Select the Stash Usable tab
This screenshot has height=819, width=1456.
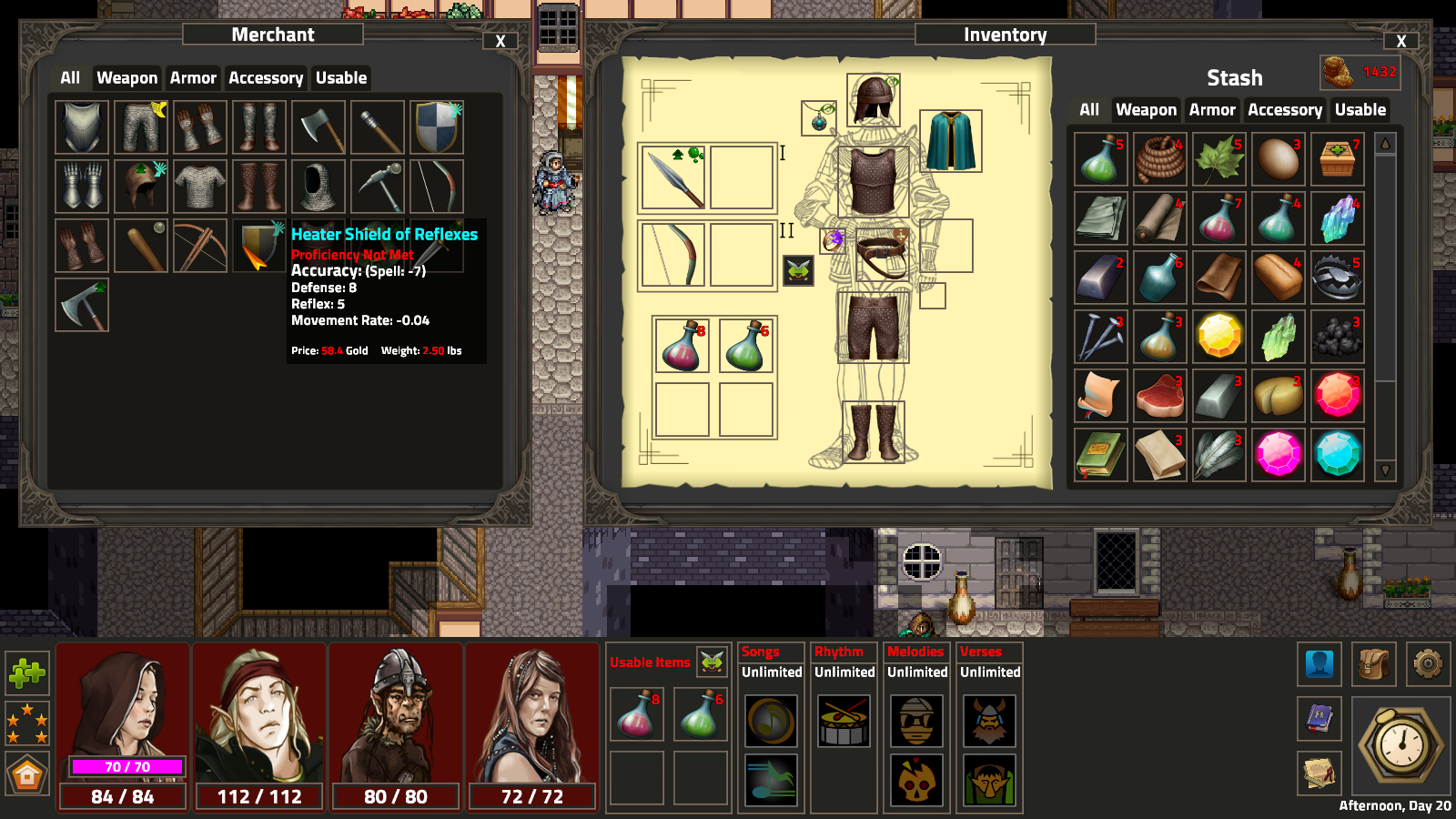tap(1360, 110)
